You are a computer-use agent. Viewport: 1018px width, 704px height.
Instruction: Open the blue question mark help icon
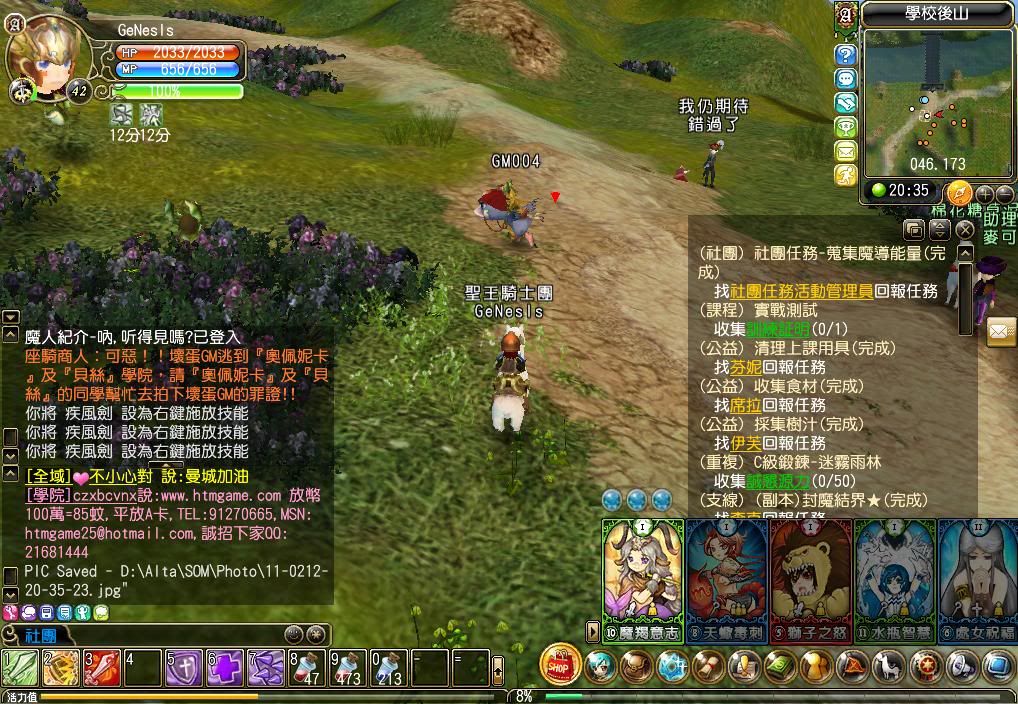846,54
